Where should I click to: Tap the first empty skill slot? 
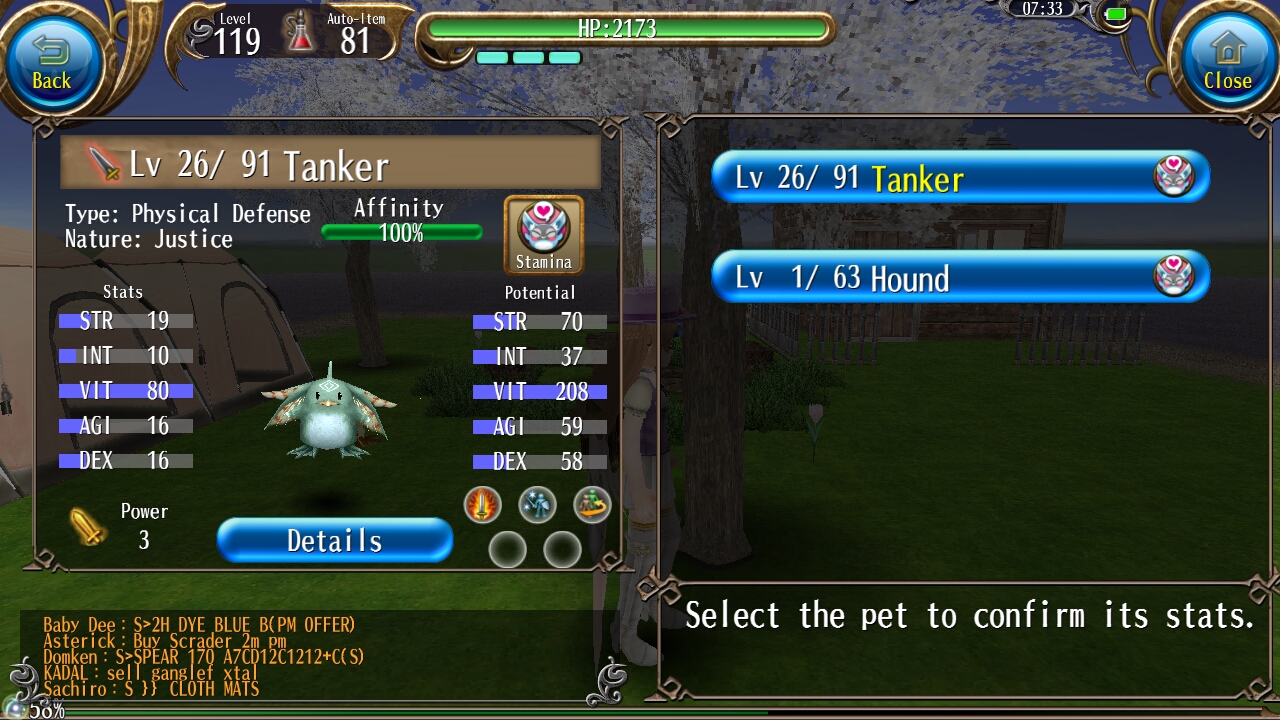[508, 549]
